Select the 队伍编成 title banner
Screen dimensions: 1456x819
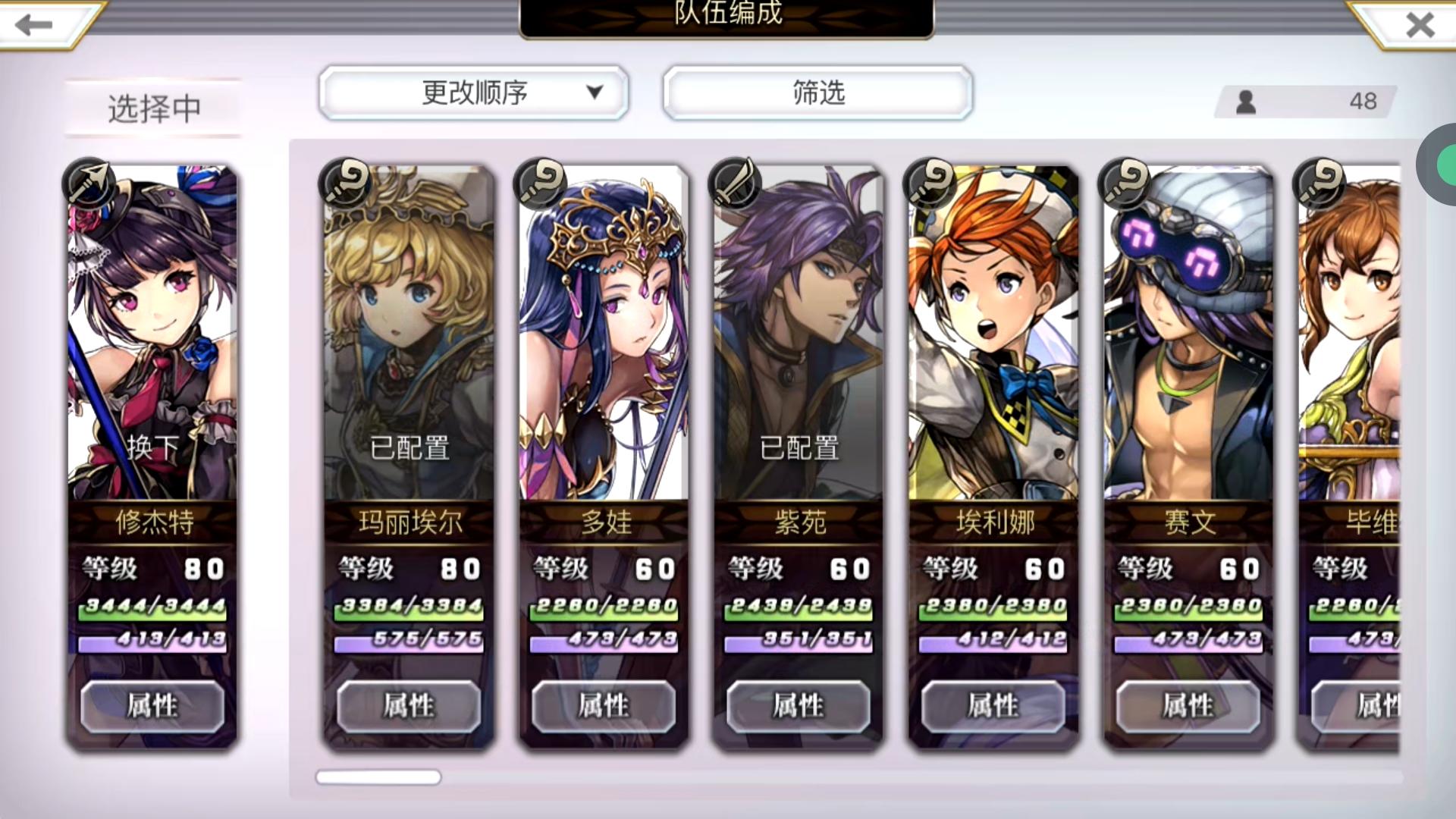(726, 14)
